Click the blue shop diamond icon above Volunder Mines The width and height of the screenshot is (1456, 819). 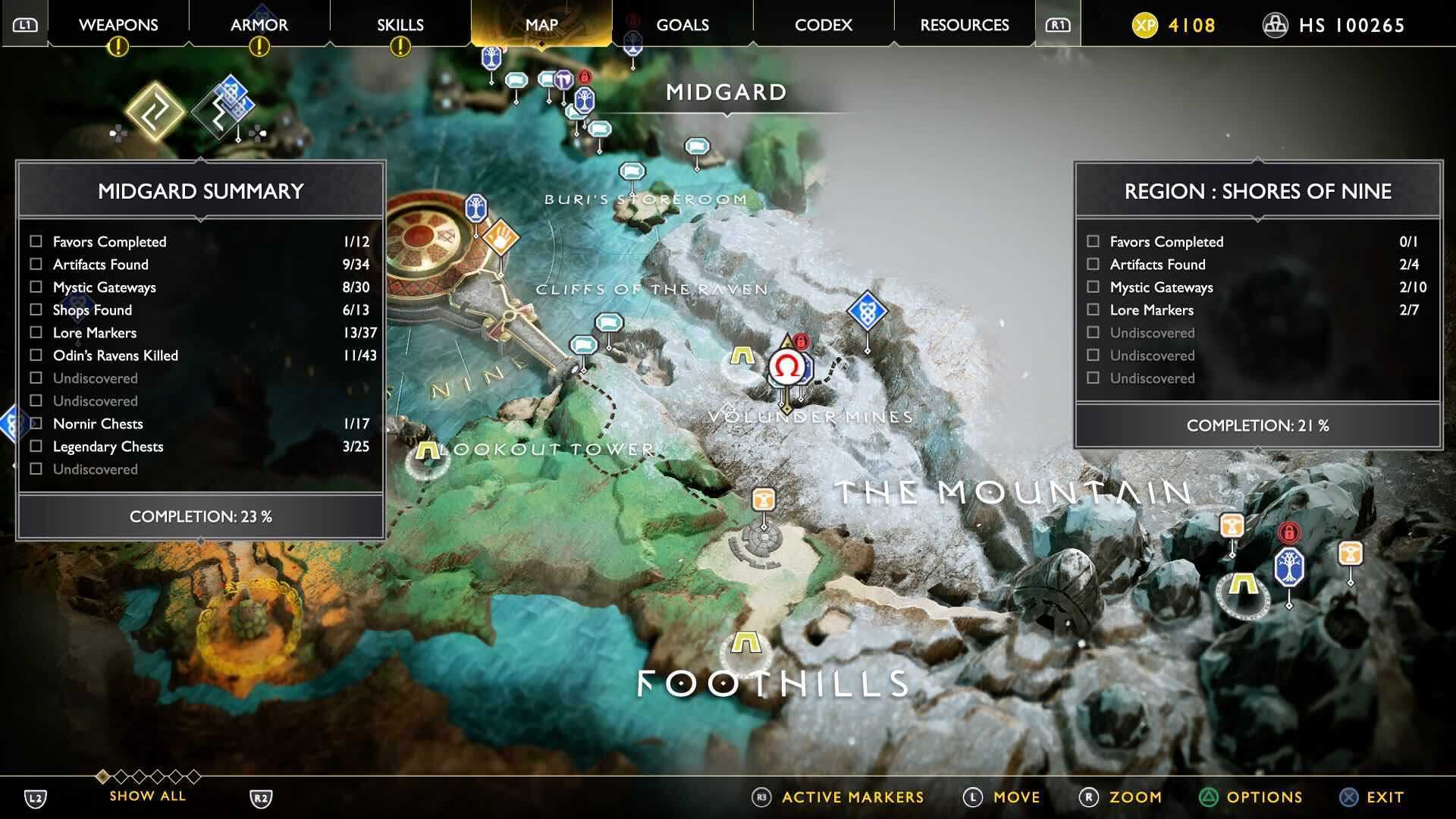[x=867, y=309]
